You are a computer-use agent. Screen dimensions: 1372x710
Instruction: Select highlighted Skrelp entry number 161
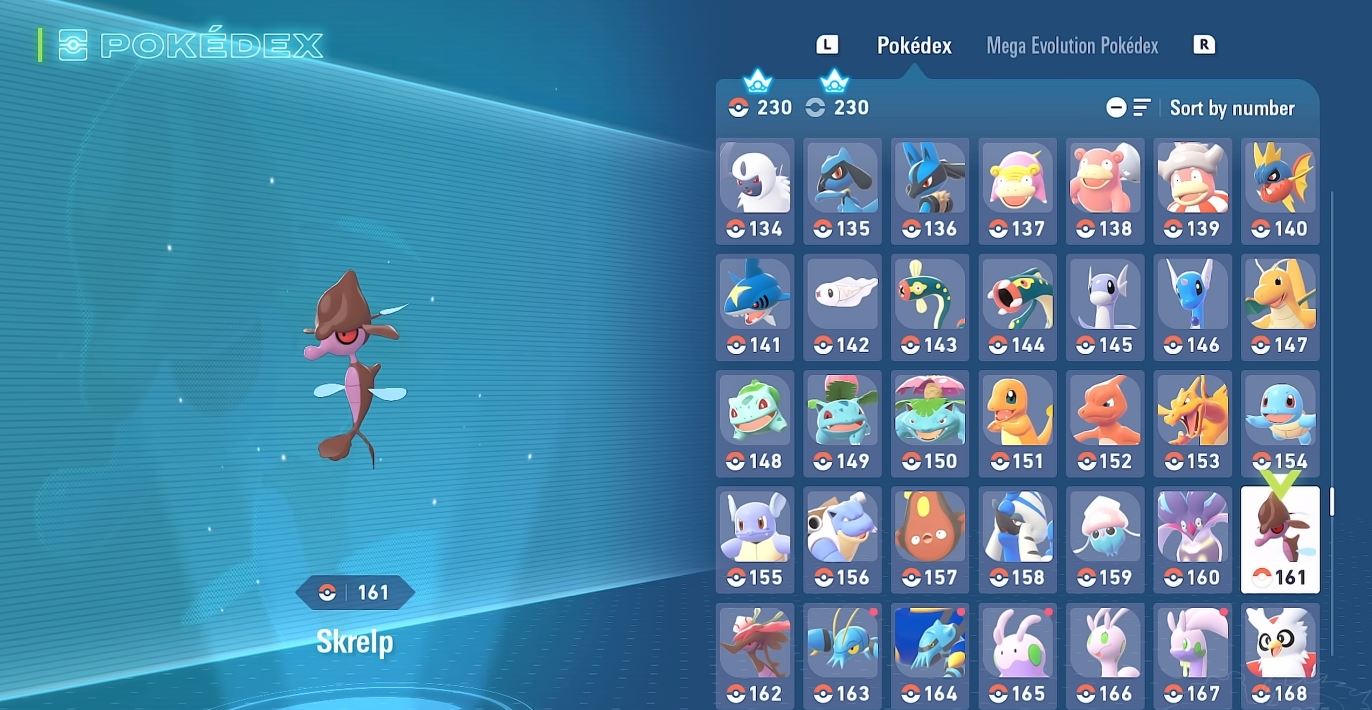[x=1280, y=540]
